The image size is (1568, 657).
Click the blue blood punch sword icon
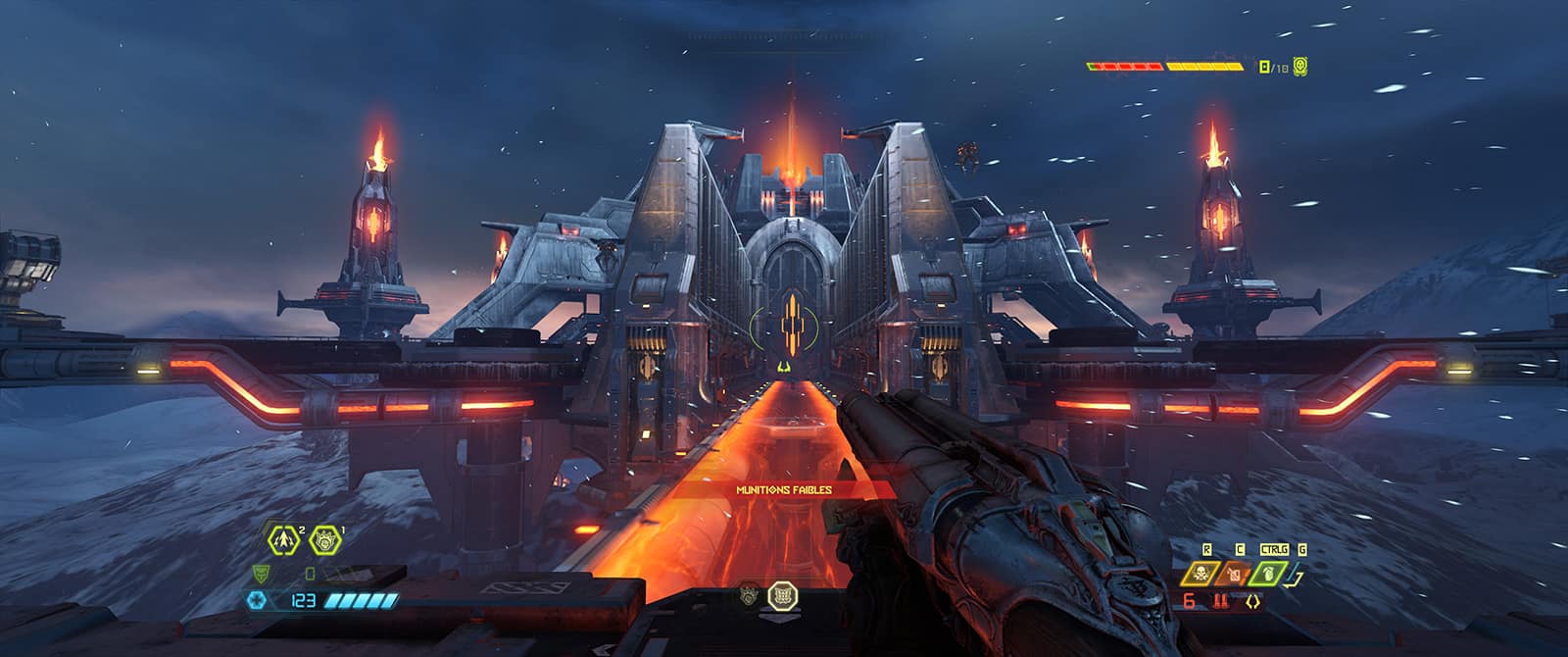click(1296, 573)
